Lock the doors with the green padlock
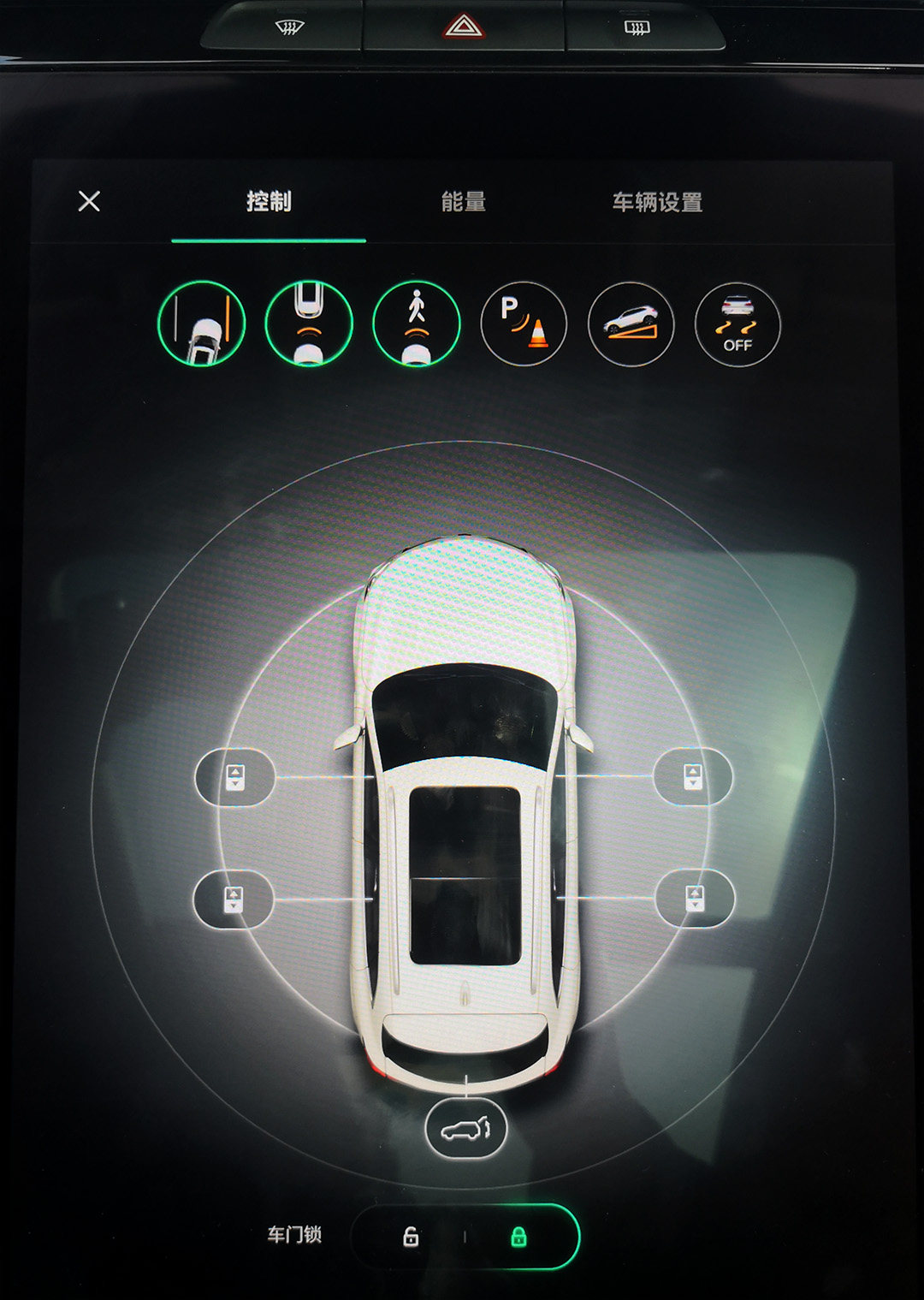924x1300 pixels. 518,1237
